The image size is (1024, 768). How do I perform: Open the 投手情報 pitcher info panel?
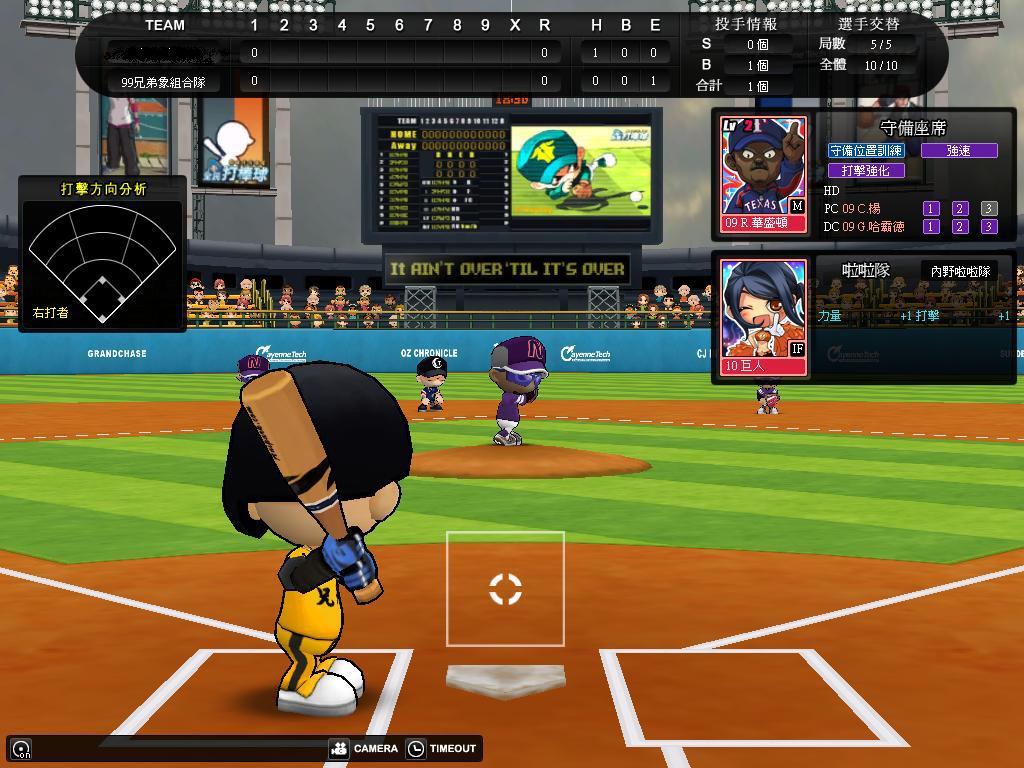(745, 24)
